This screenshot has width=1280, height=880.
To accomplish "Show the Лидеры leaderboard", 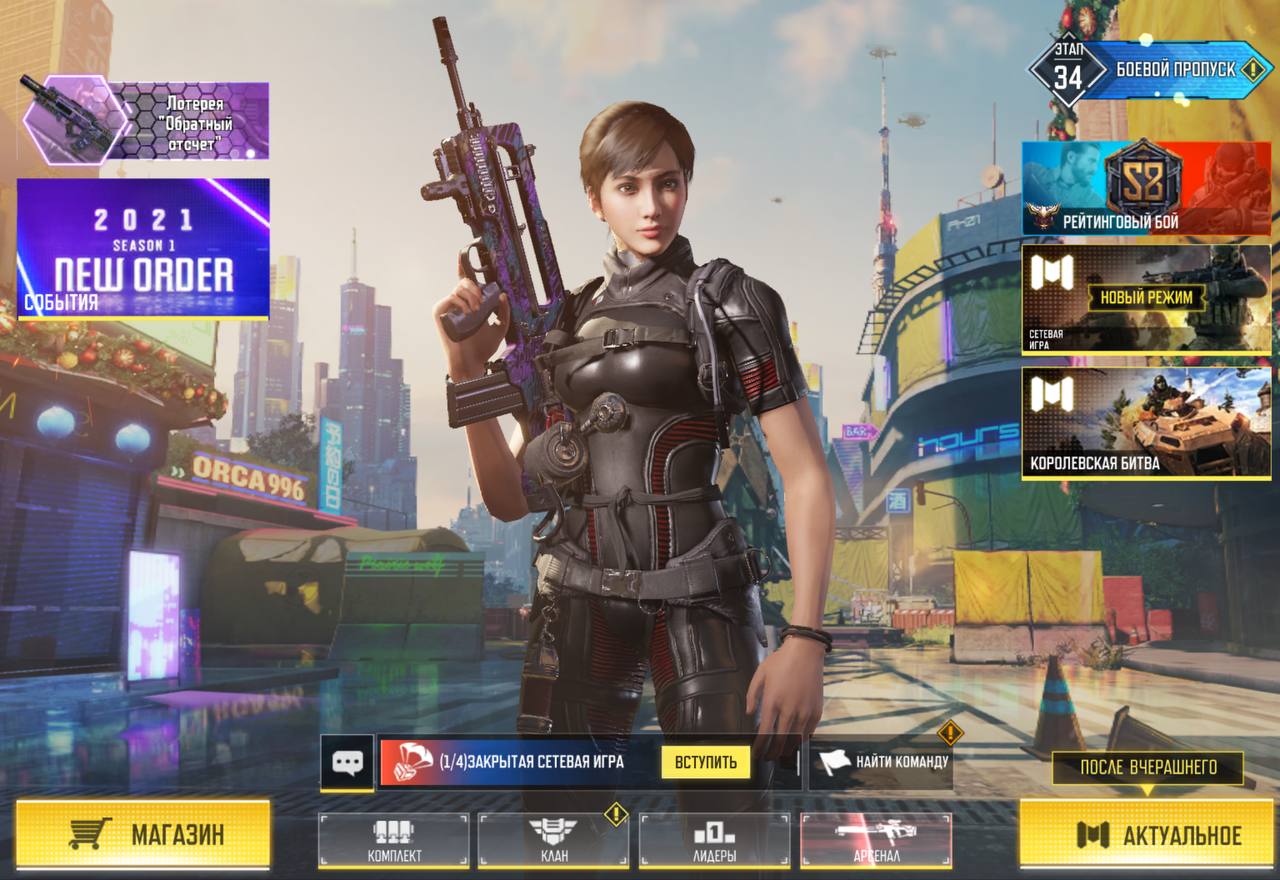I will [x=714, y=840].
